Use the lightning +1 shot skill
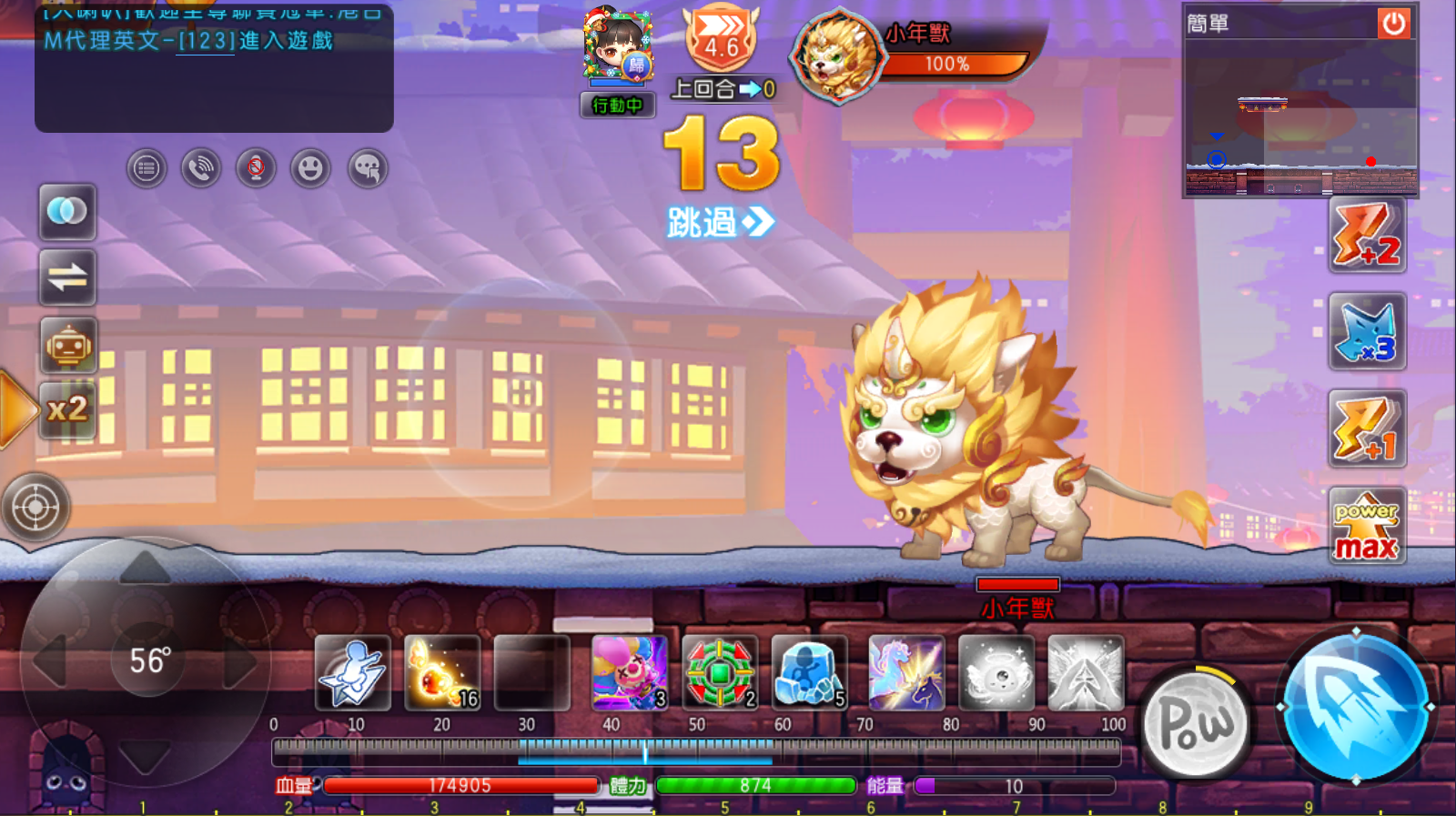 click(1367, 428)
